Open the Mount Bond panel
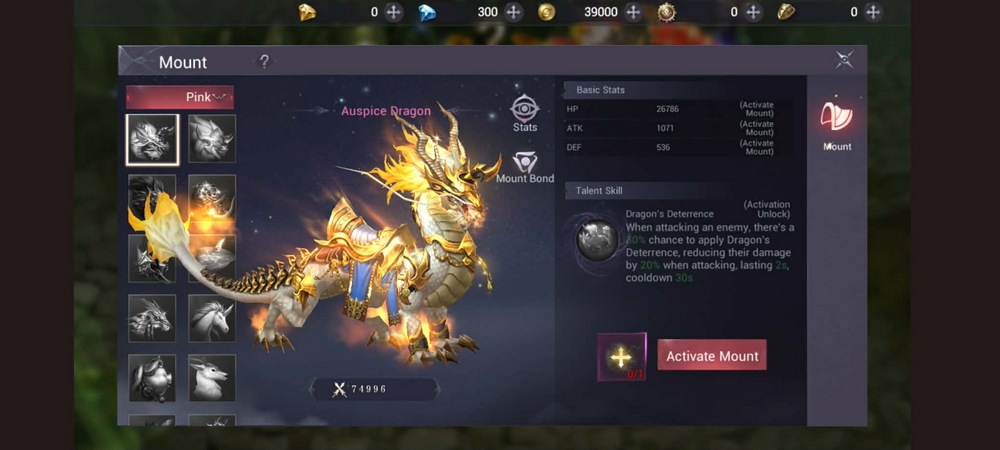The height and width of the screenshot is (450, 1000). click(525, 167)
